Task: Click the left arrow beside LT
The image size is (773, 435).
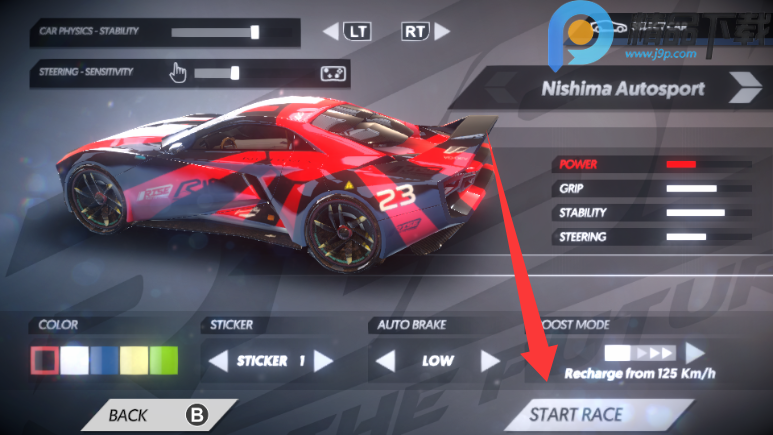Action: [331, 32]
